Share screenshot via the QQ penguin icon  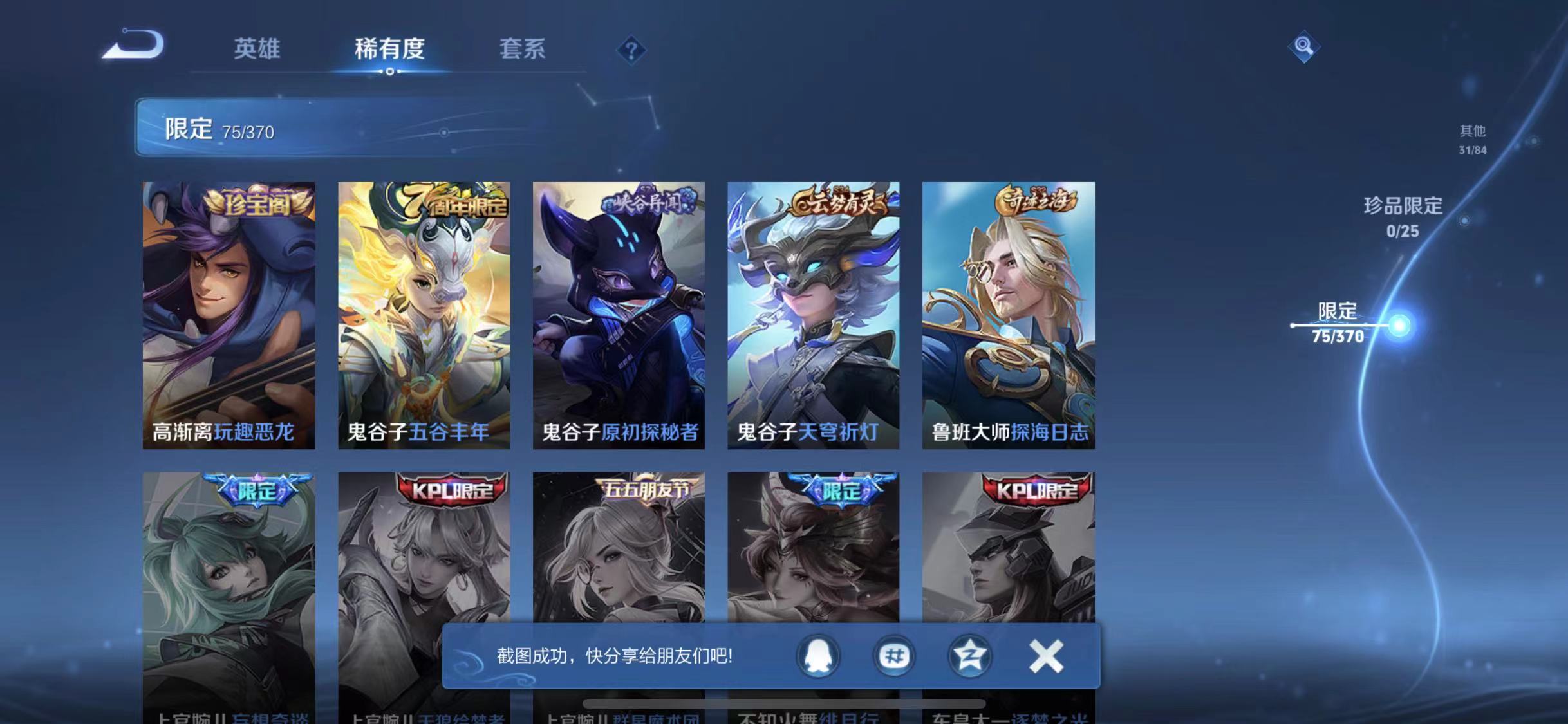[x=817, y=656]
